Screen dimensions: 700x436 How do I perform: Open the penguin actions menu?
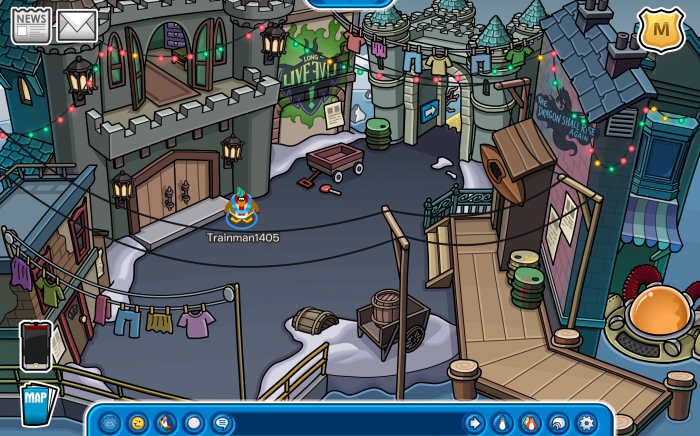[x=166, y=423]
